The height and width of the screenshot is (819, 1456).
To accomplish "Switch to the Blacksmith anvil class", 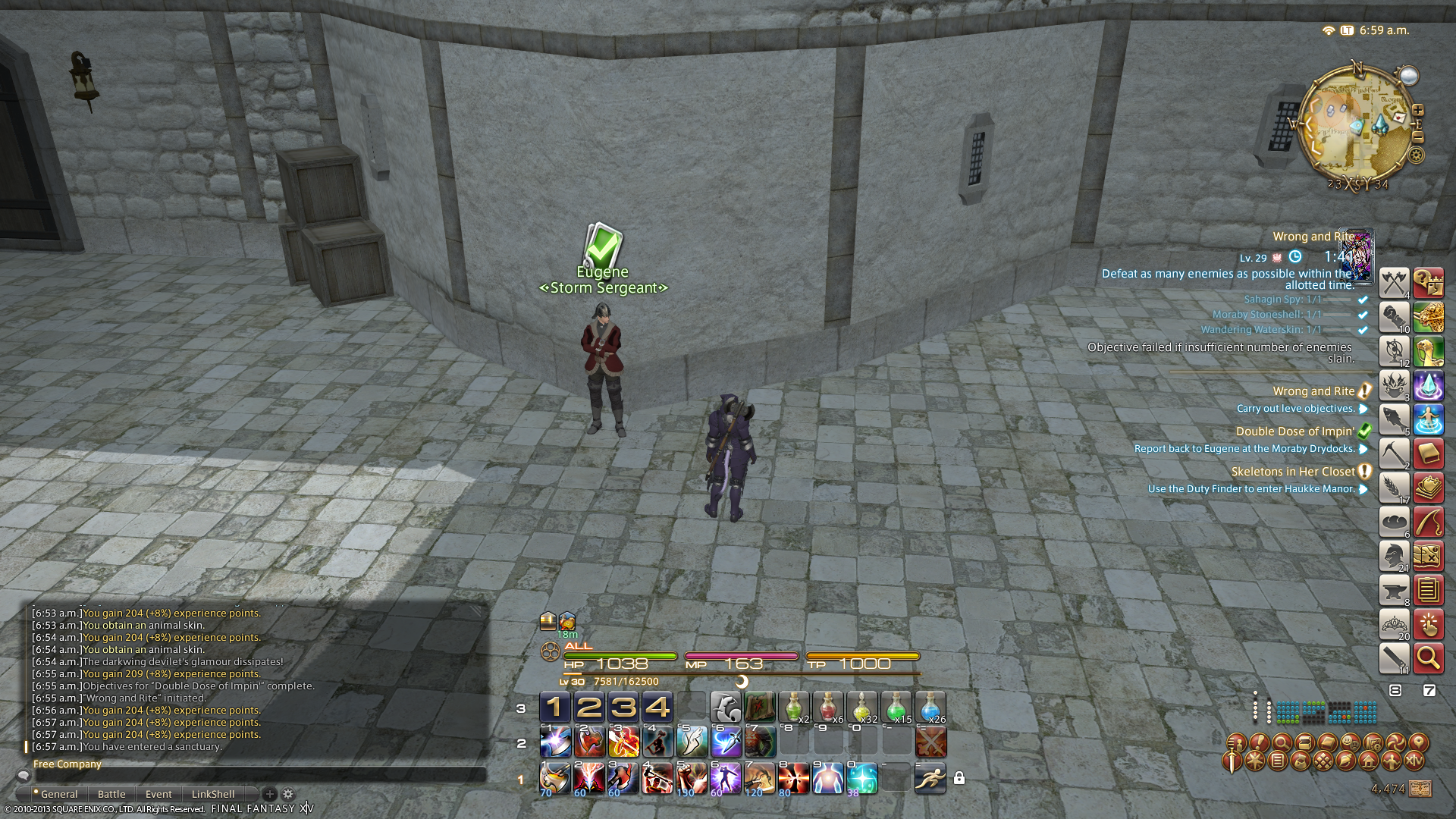I will 1394,590.
